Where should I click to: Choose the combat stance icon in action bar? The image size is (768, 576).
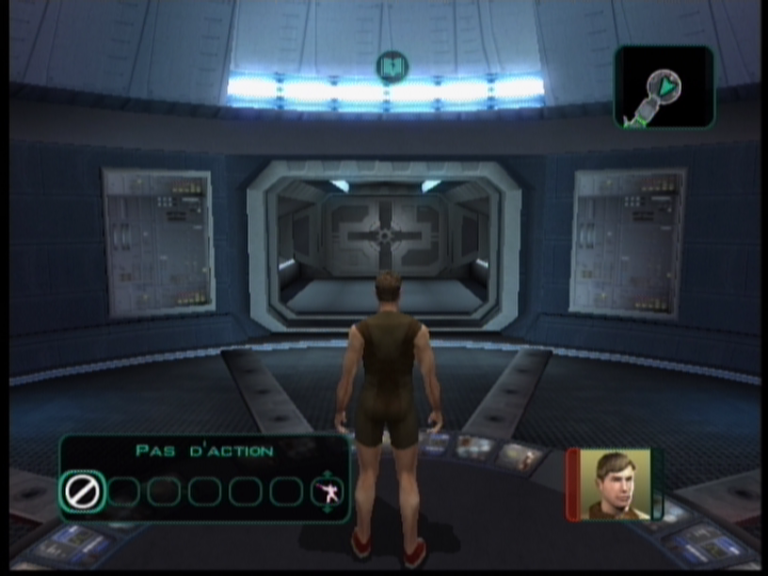point(327,491)
